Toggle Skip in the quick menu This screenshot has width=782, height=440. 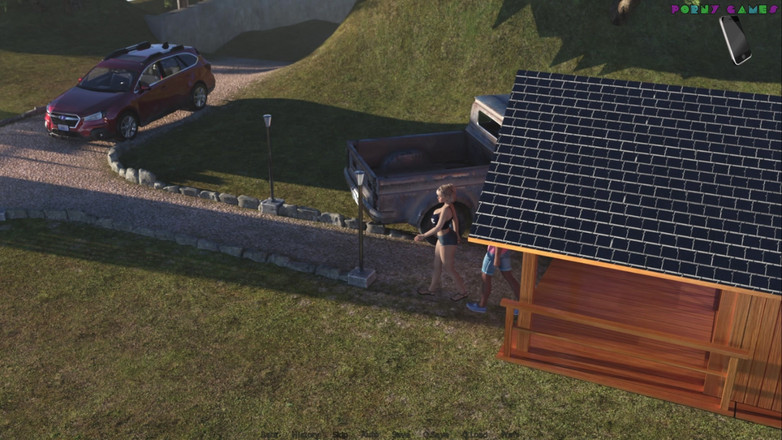pyautogui.click(x=340, y=435)
